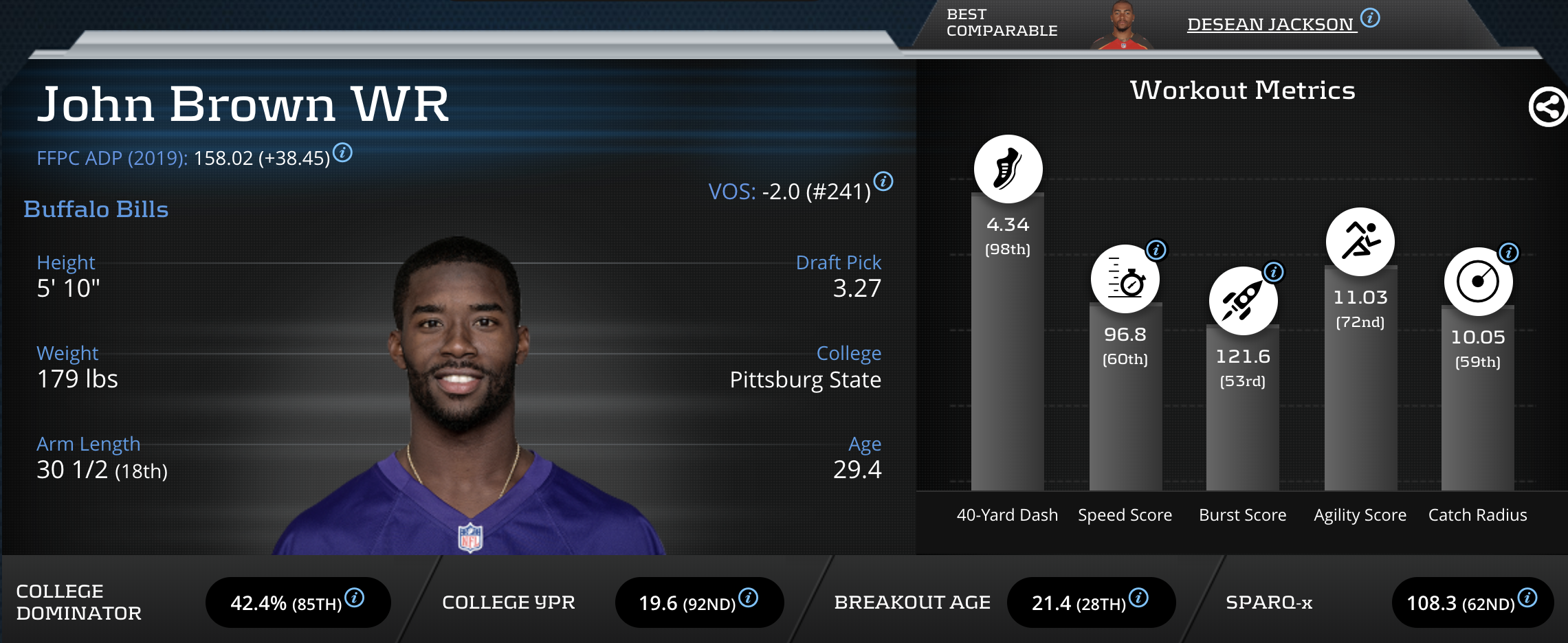Show Speed Score info tooltip

pos(1156,249)
